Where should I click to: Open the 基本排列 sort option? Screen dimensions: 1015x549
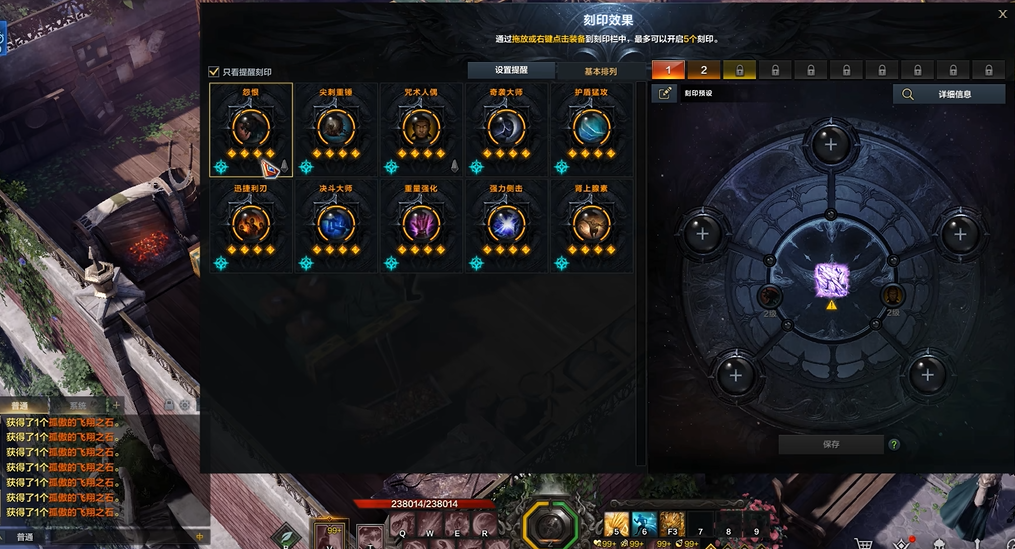[601, 72]
